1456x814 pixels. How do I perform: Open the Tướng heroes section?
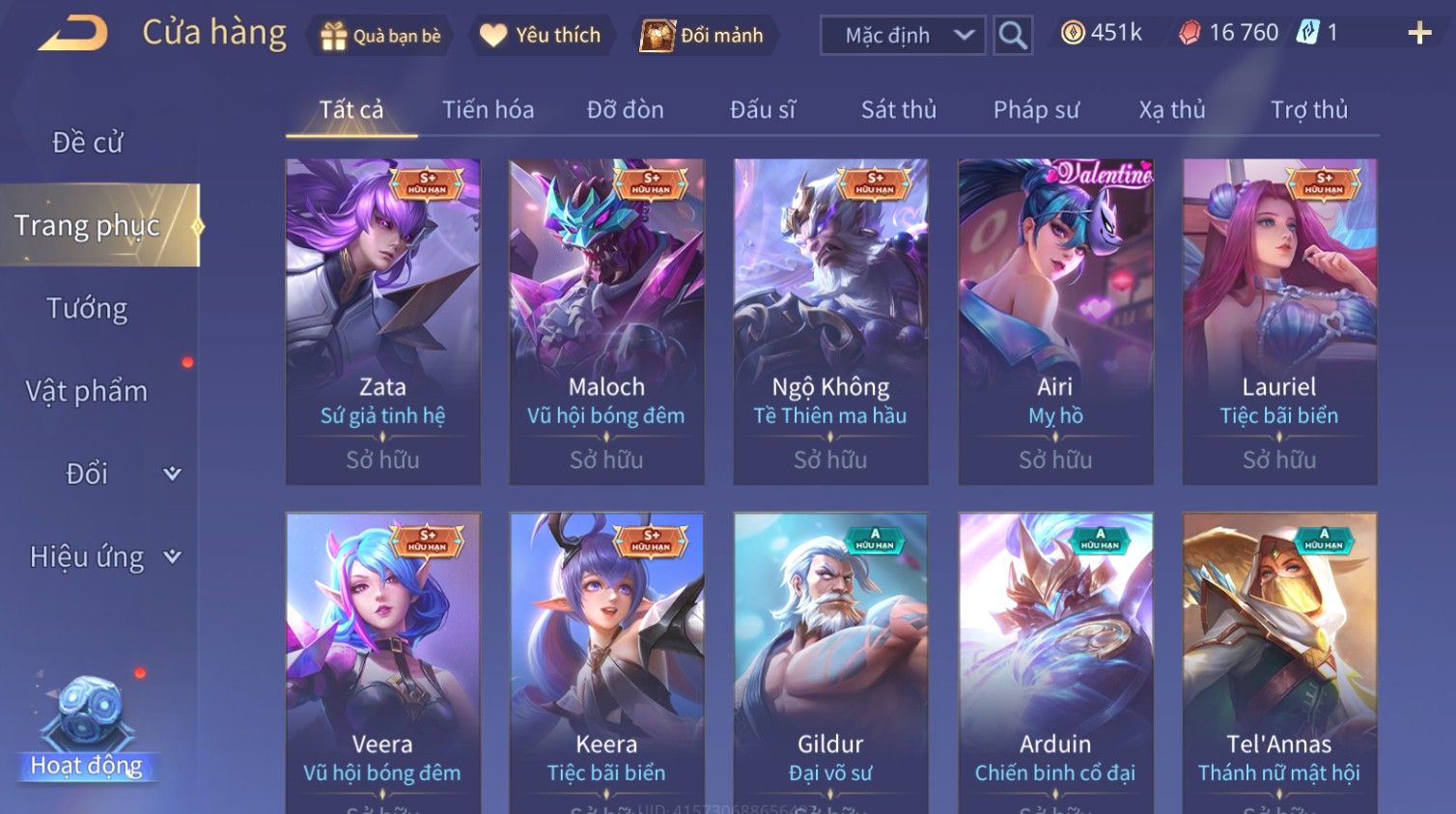pyautogui.click(x=87, y=309)
